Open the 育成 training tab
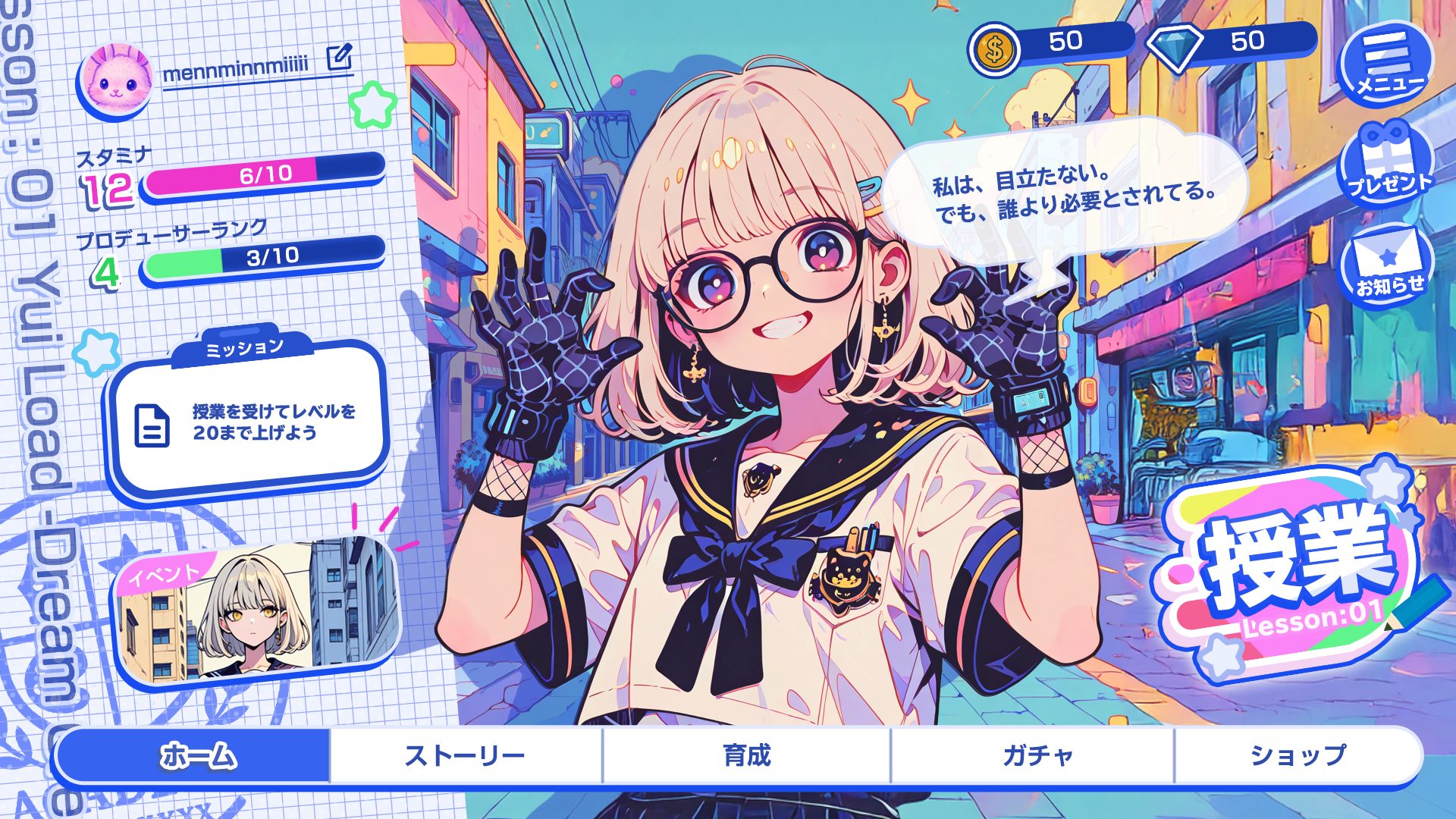 coord(746,755)
